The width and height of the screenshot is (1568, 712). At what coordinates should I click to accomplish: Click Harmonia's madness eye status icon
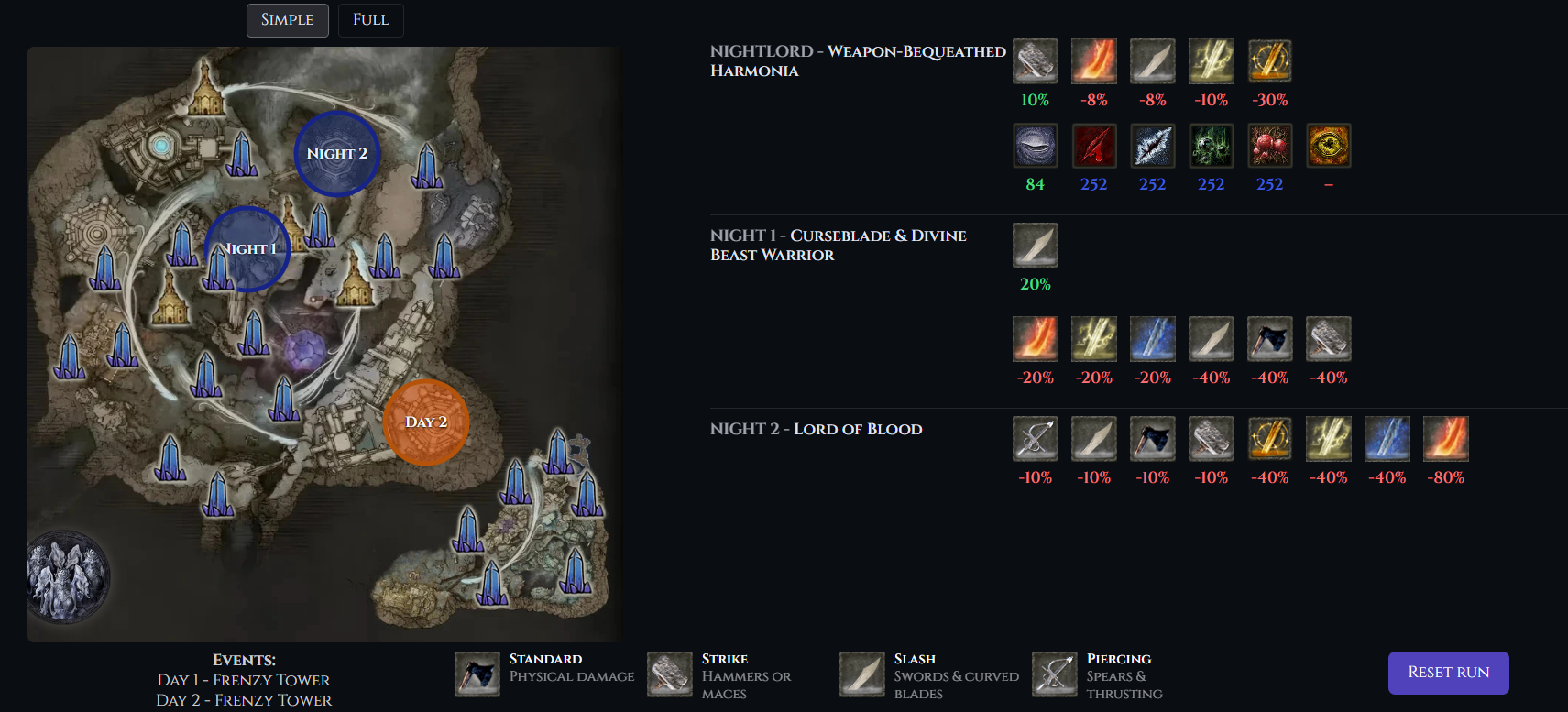click(1329, 147)
